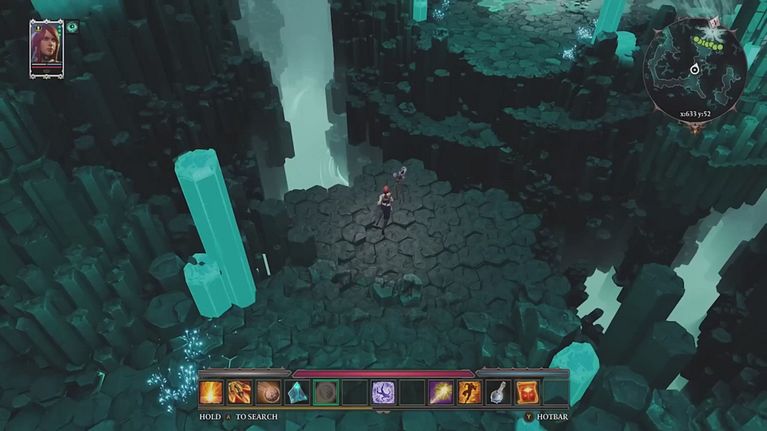Use the orange running figure skill
The width and height of the screenshot is (767, 431).
tap(470, 392)
